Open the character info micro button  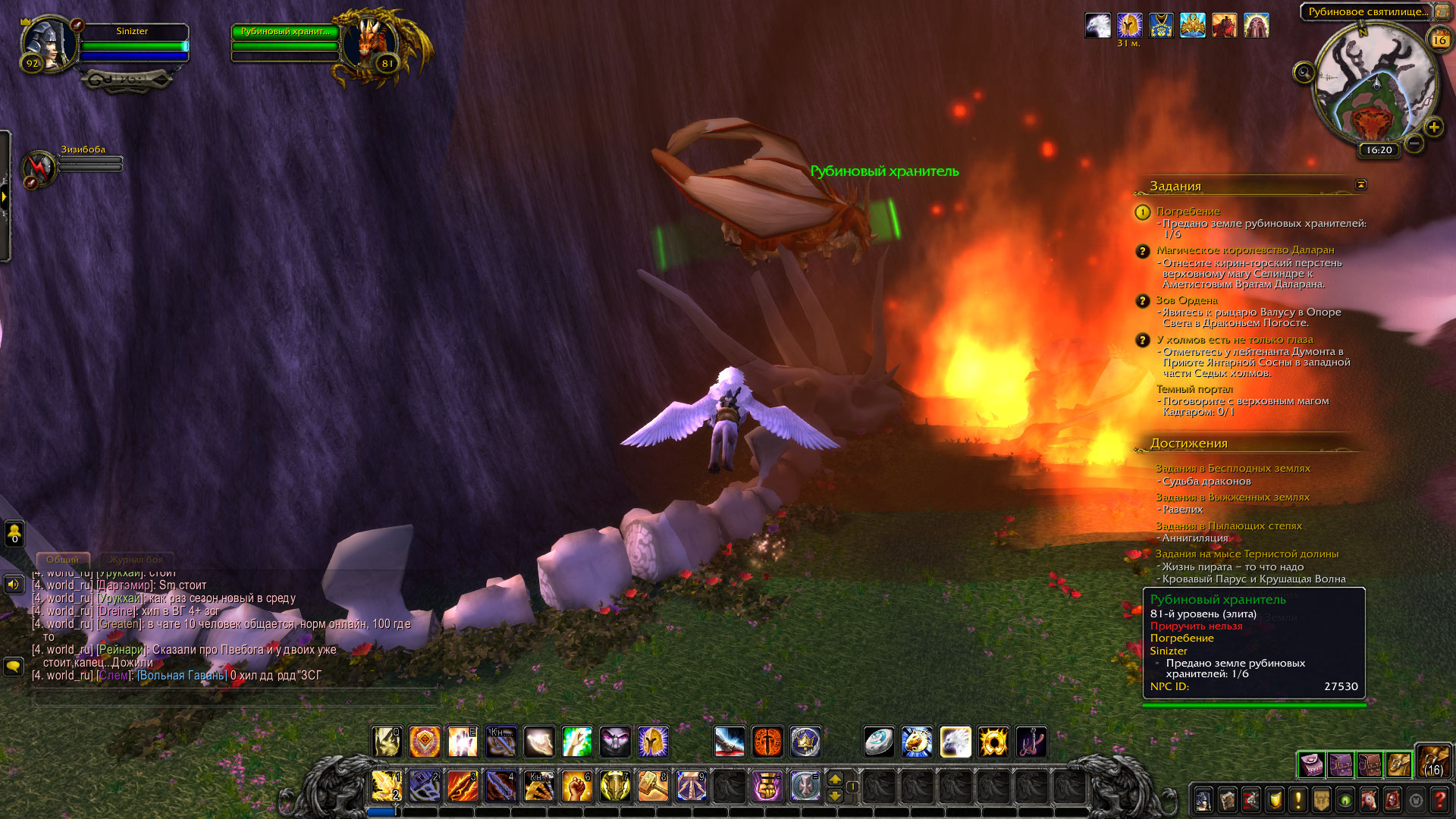1203,800
